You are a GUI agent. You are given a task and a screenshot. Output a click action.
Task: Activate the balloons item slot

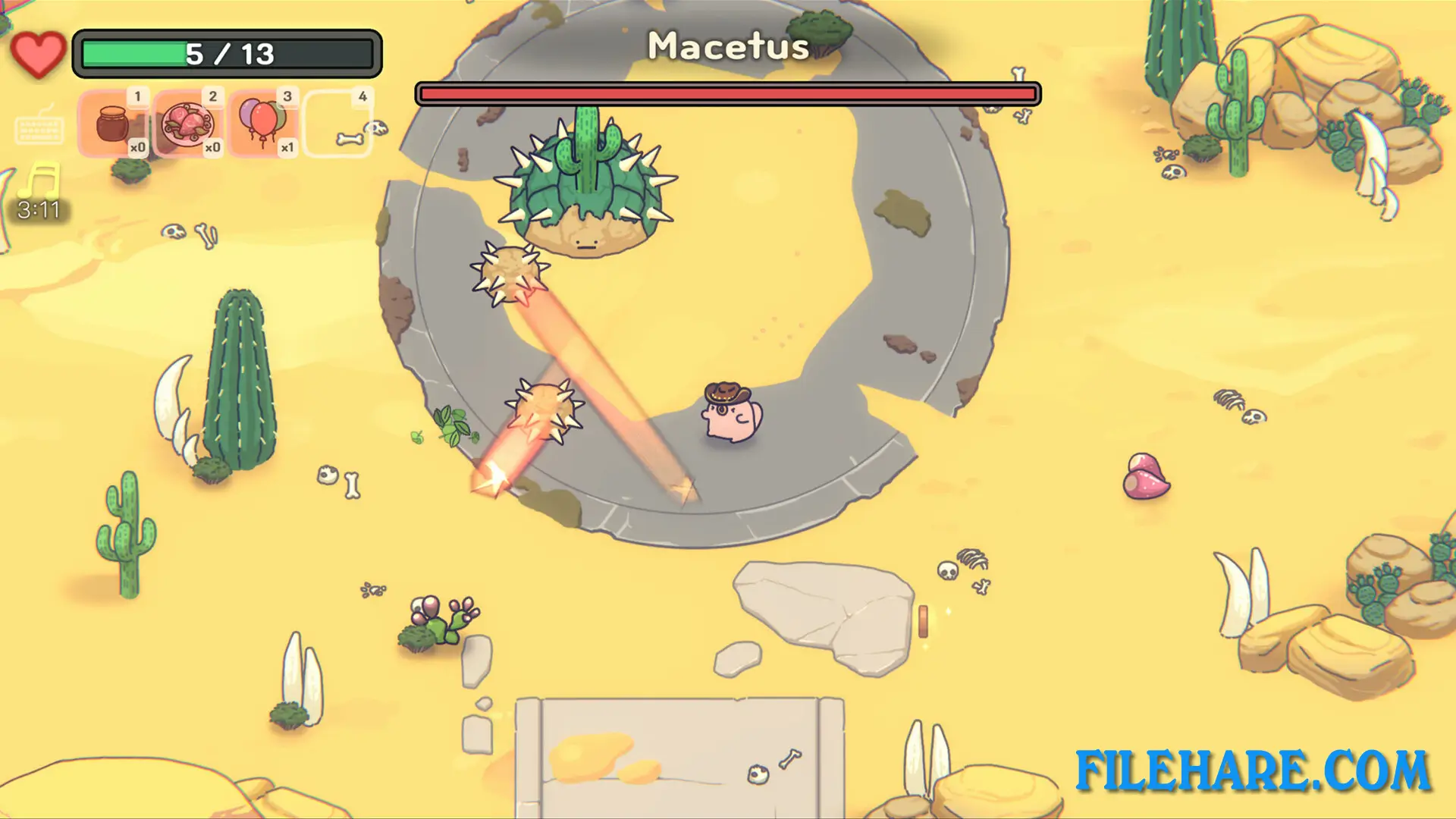pyautogui.click(x=262, y=124)
